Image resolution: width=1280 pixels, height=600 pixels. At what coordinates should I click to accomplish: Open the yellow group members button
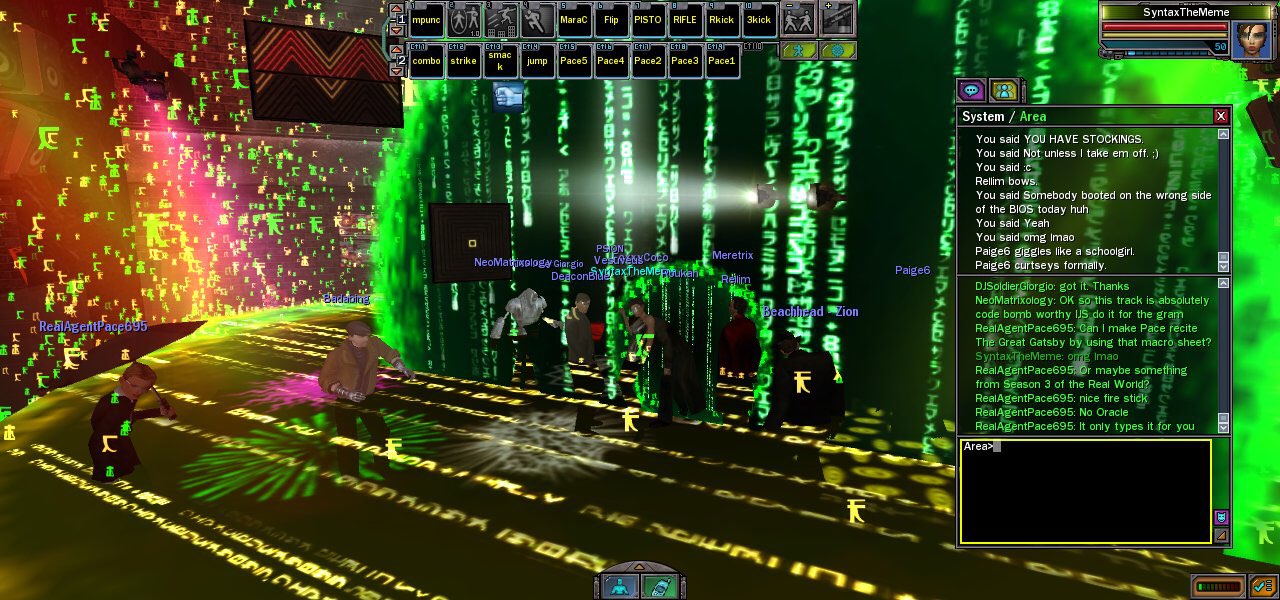1004,91
